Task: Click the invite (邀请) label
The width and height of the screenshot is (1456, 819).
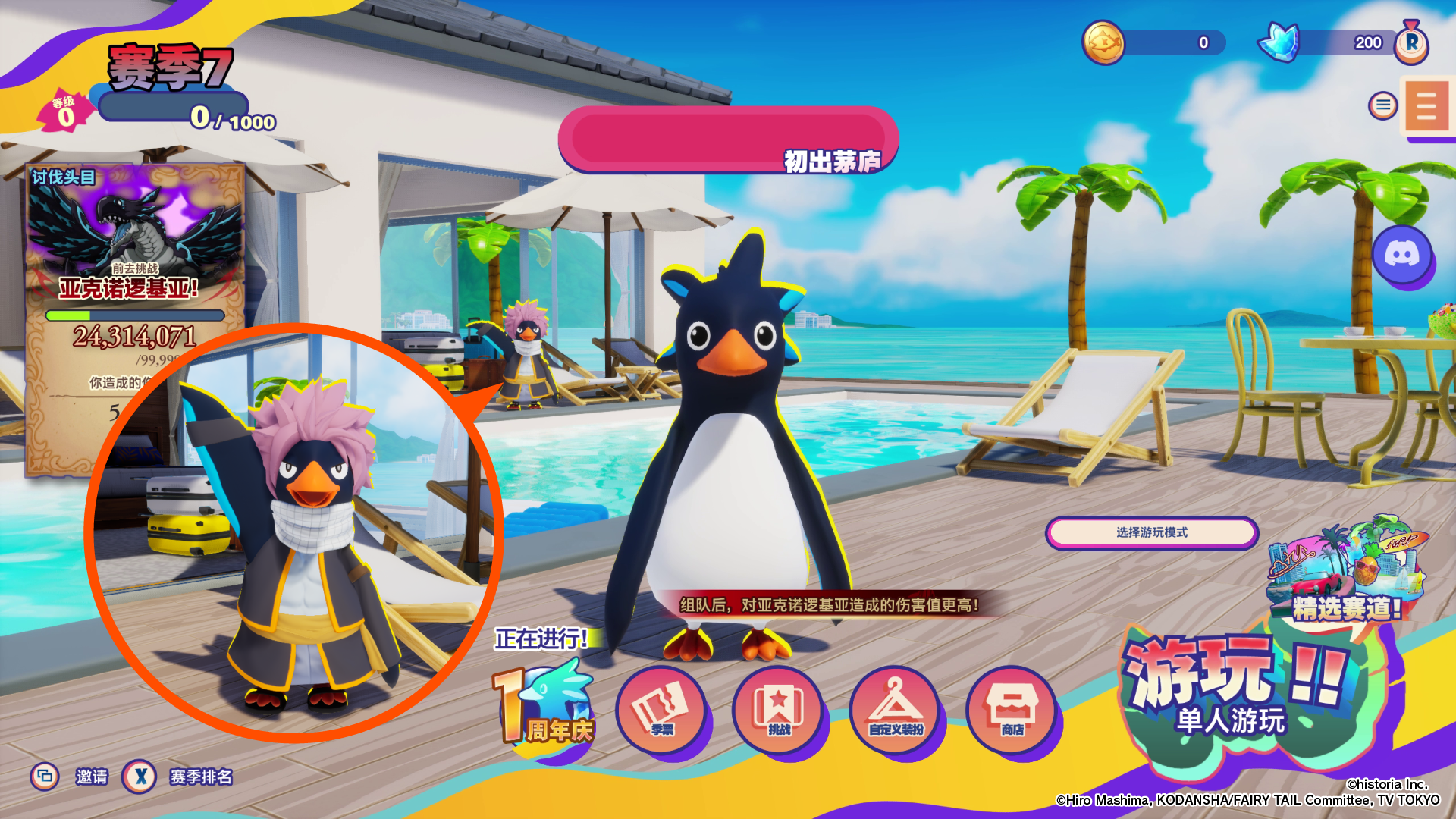Action: click(92, 777)
